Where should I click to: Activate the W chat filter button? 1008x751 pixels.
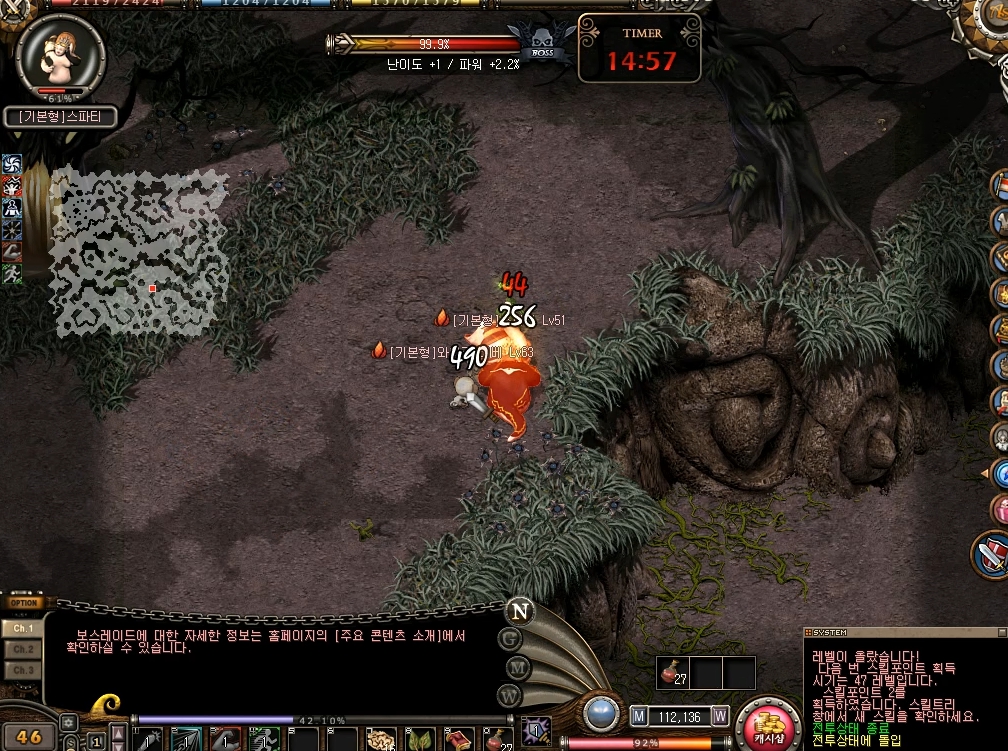click(x=509, y=694)
